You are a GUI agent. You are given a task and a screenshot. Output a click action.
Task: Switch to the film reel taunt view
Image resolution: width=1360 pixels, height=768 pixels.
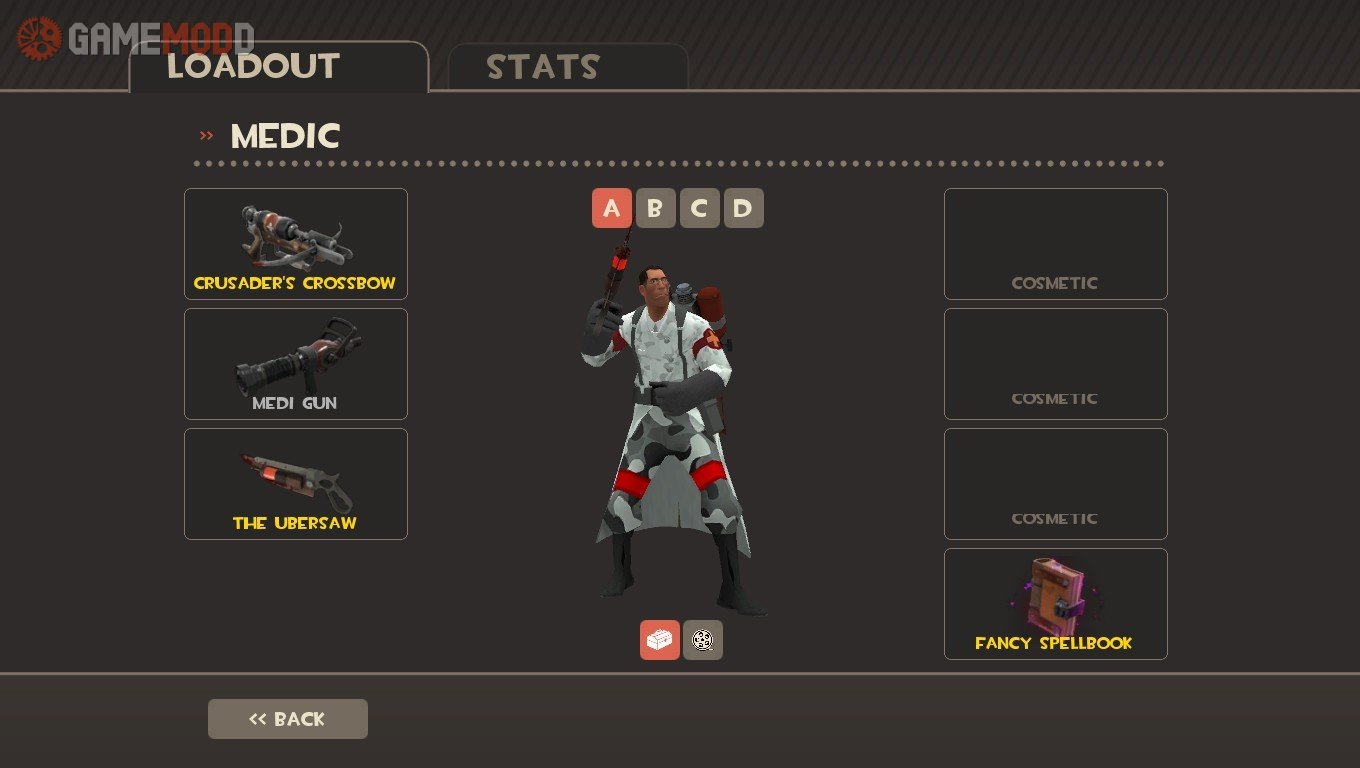click(x=702, y=640)
